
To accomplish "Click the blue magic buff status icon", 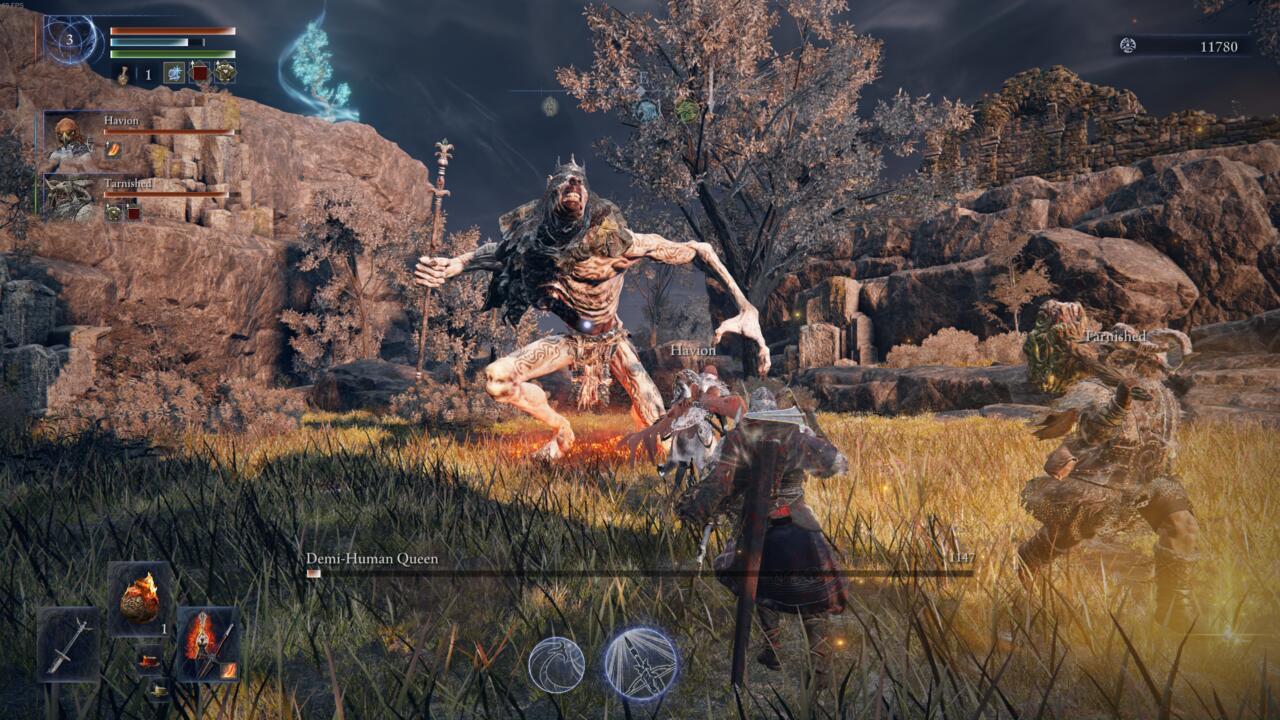I will click(175, 73).
